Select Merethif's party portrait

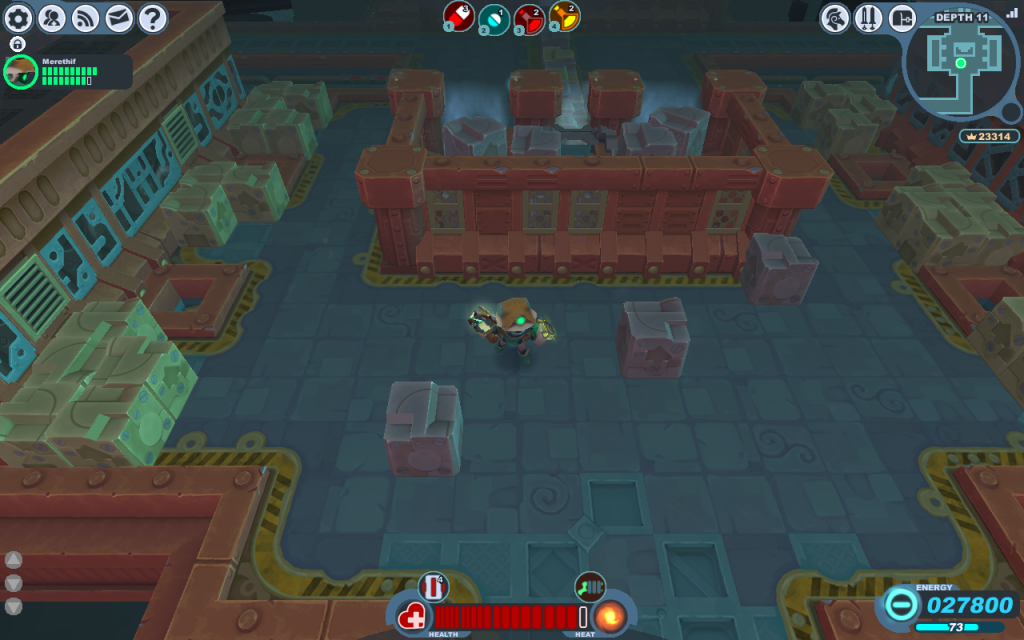pyautogui.click(x=20, y=72)
